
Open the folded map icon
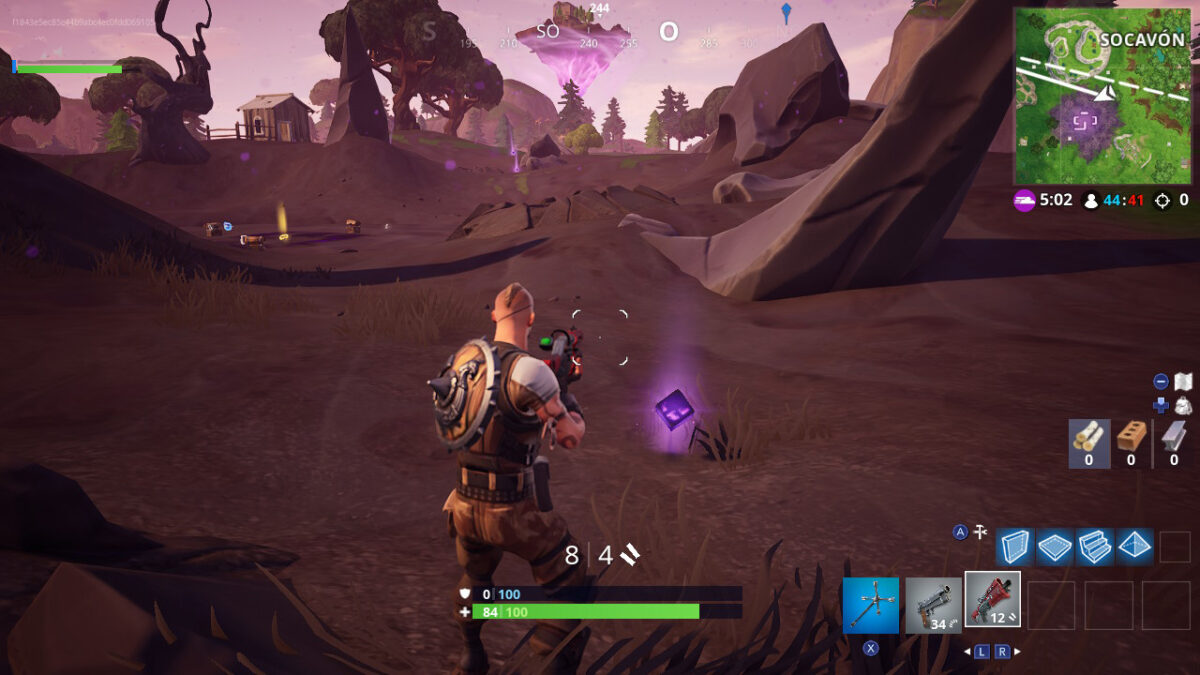(x=1183, y=381)
